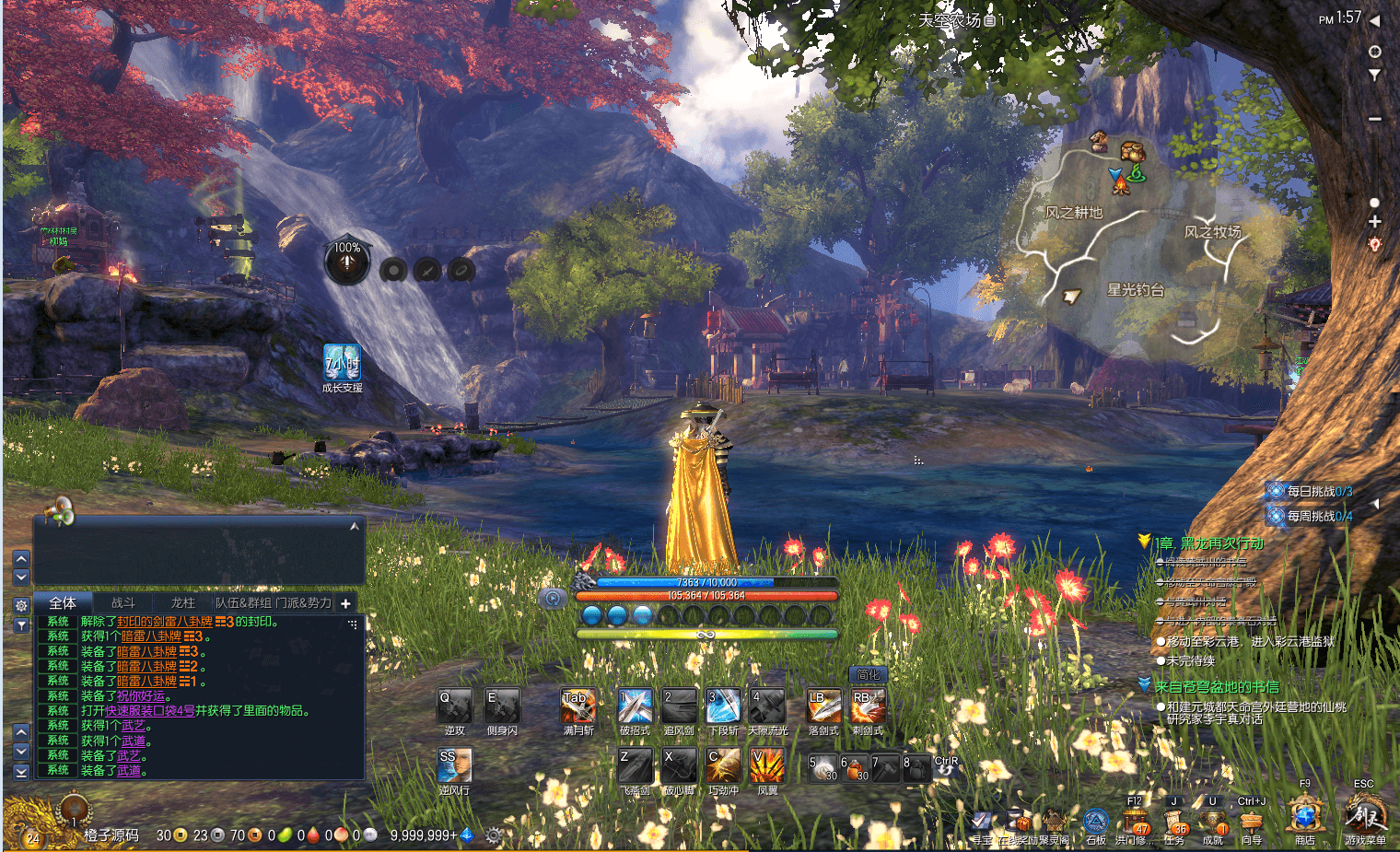
Task: Click the 成长支援 growth support icon
Action: (342, 364)
